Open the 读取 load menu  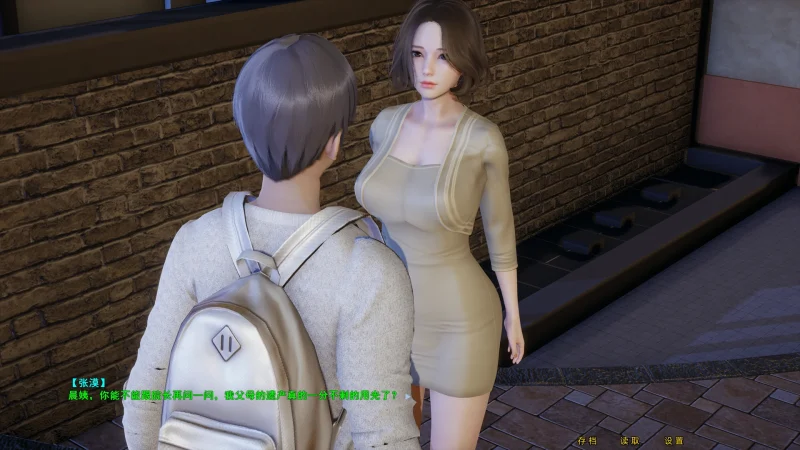tap(630, 440)
